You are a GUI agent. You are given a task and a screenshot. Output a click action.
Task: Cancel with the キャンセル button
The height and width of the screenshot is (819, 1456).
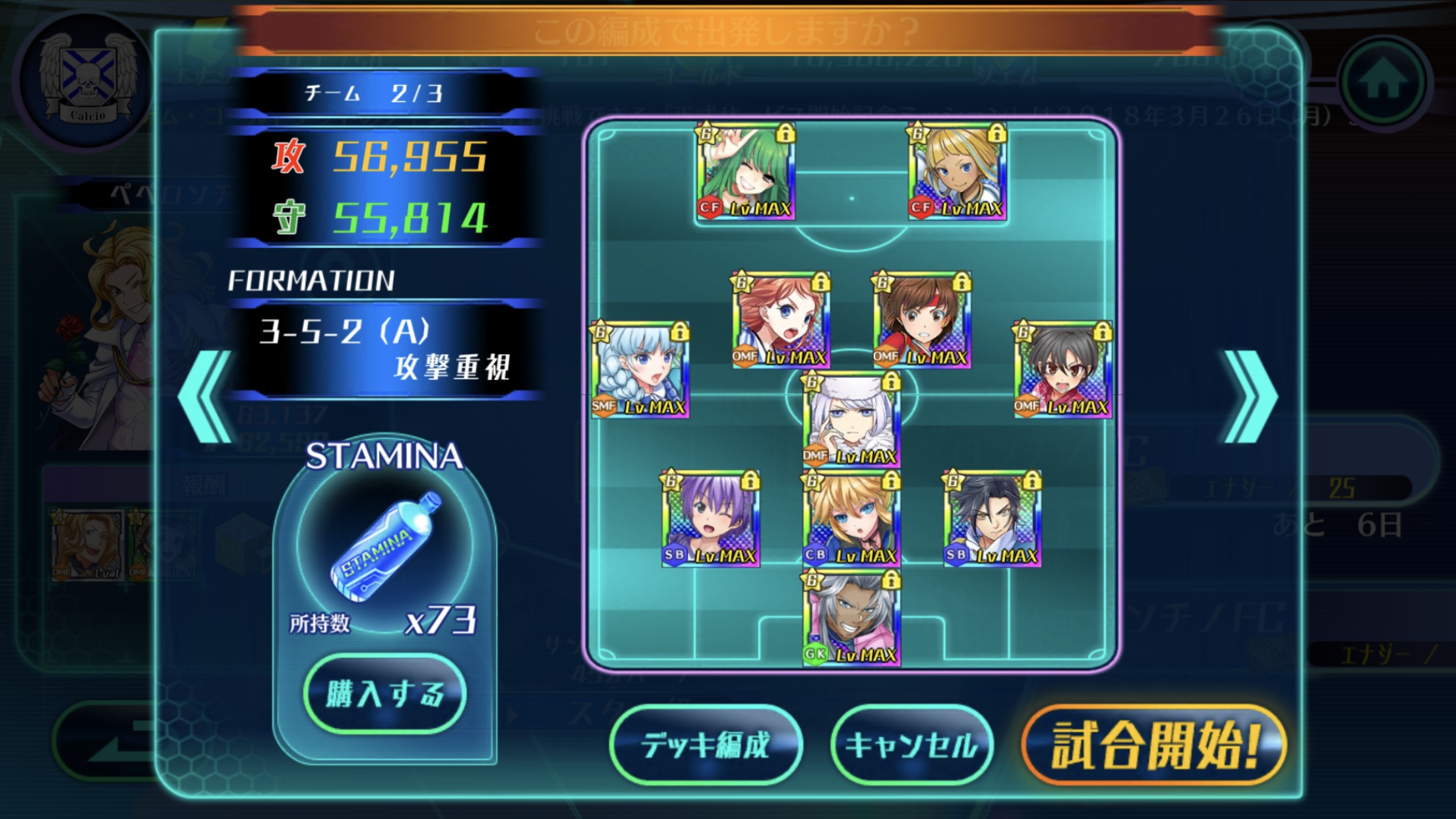(x=912, y=745)
